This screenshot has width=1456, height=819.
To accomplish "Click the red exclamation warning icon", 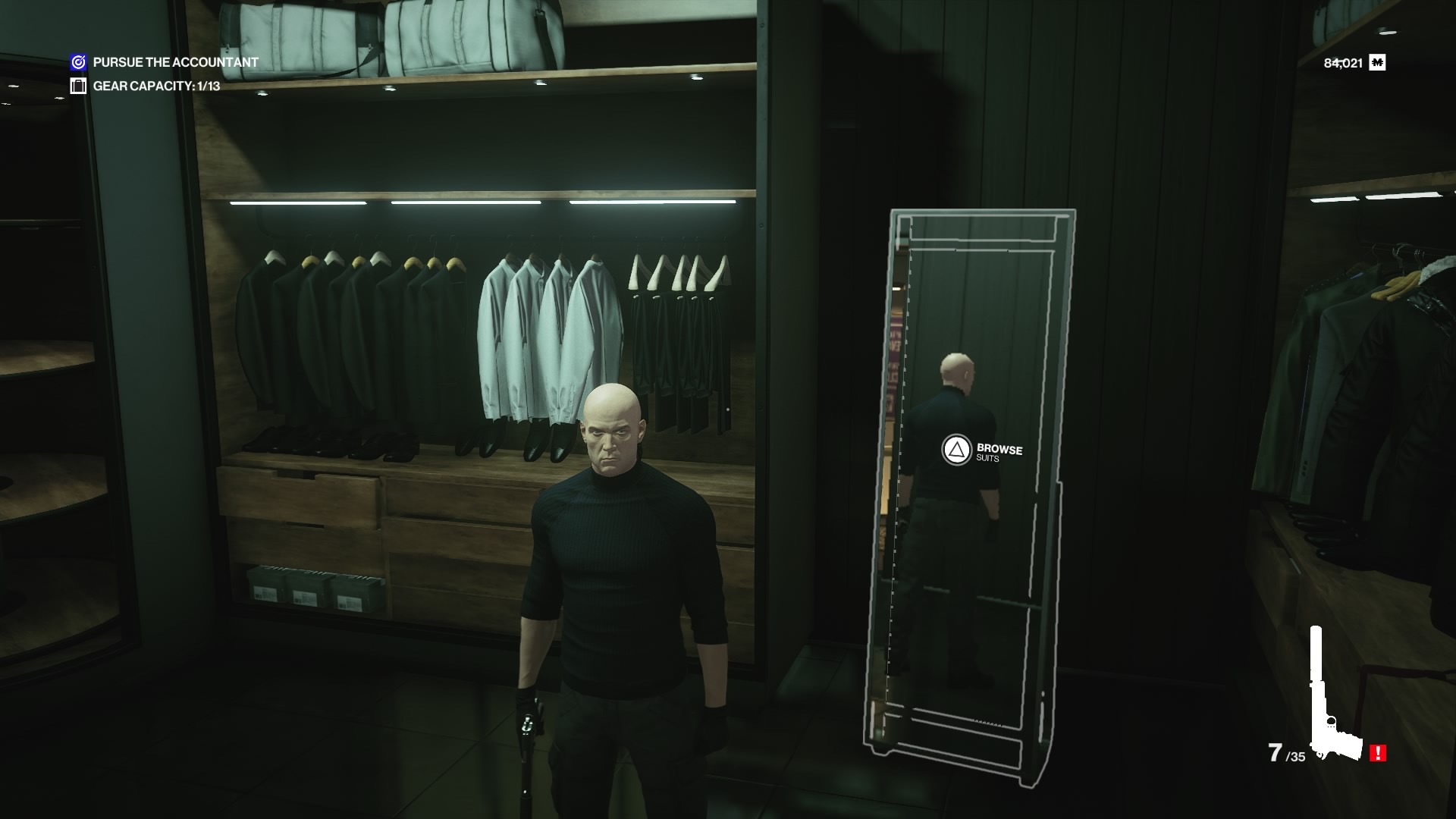I will (1378, 753).
